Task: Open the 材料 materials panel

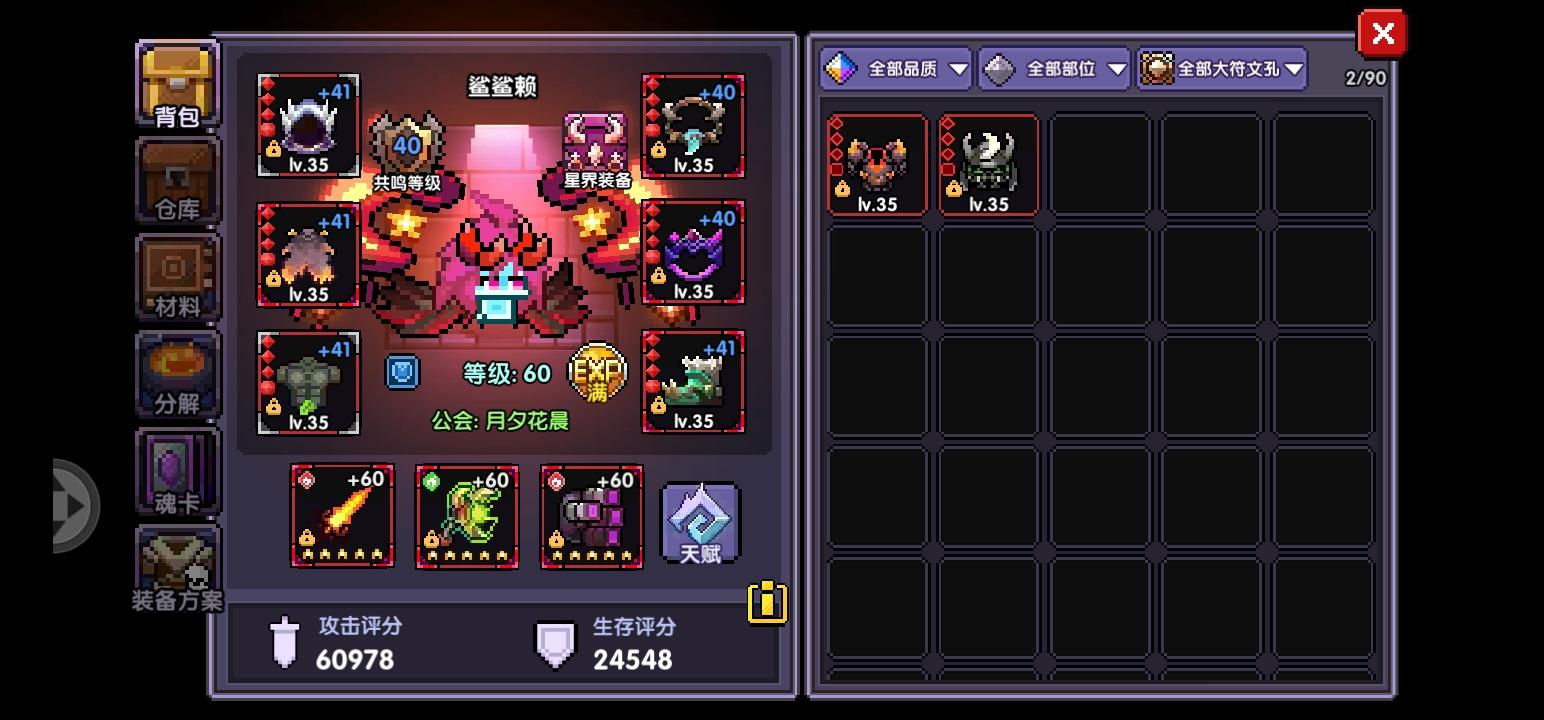Action: tap(177, 278)
